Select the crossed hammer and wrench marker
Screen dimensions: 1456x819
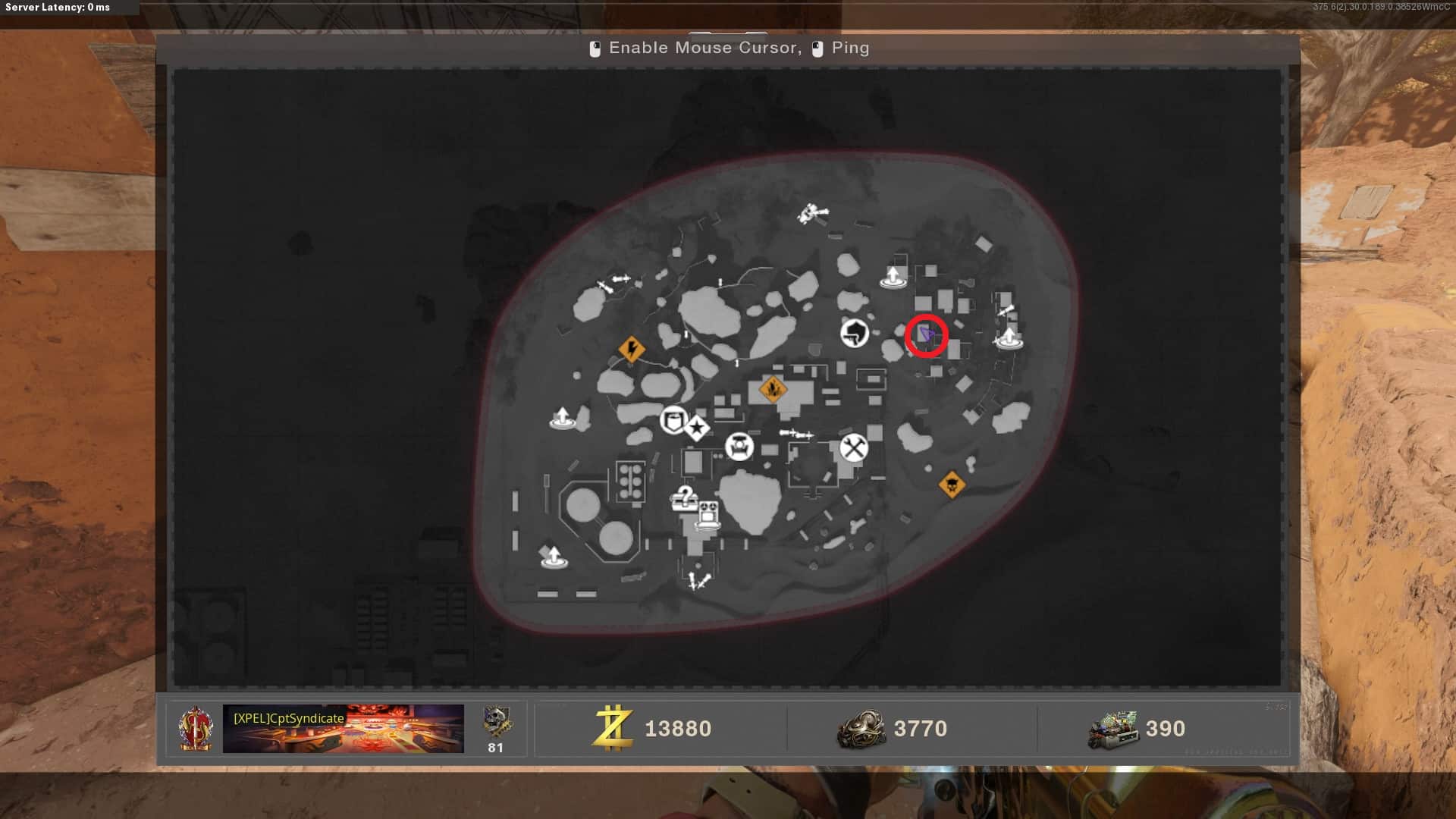pyautogui.click(x=853, y=447)
